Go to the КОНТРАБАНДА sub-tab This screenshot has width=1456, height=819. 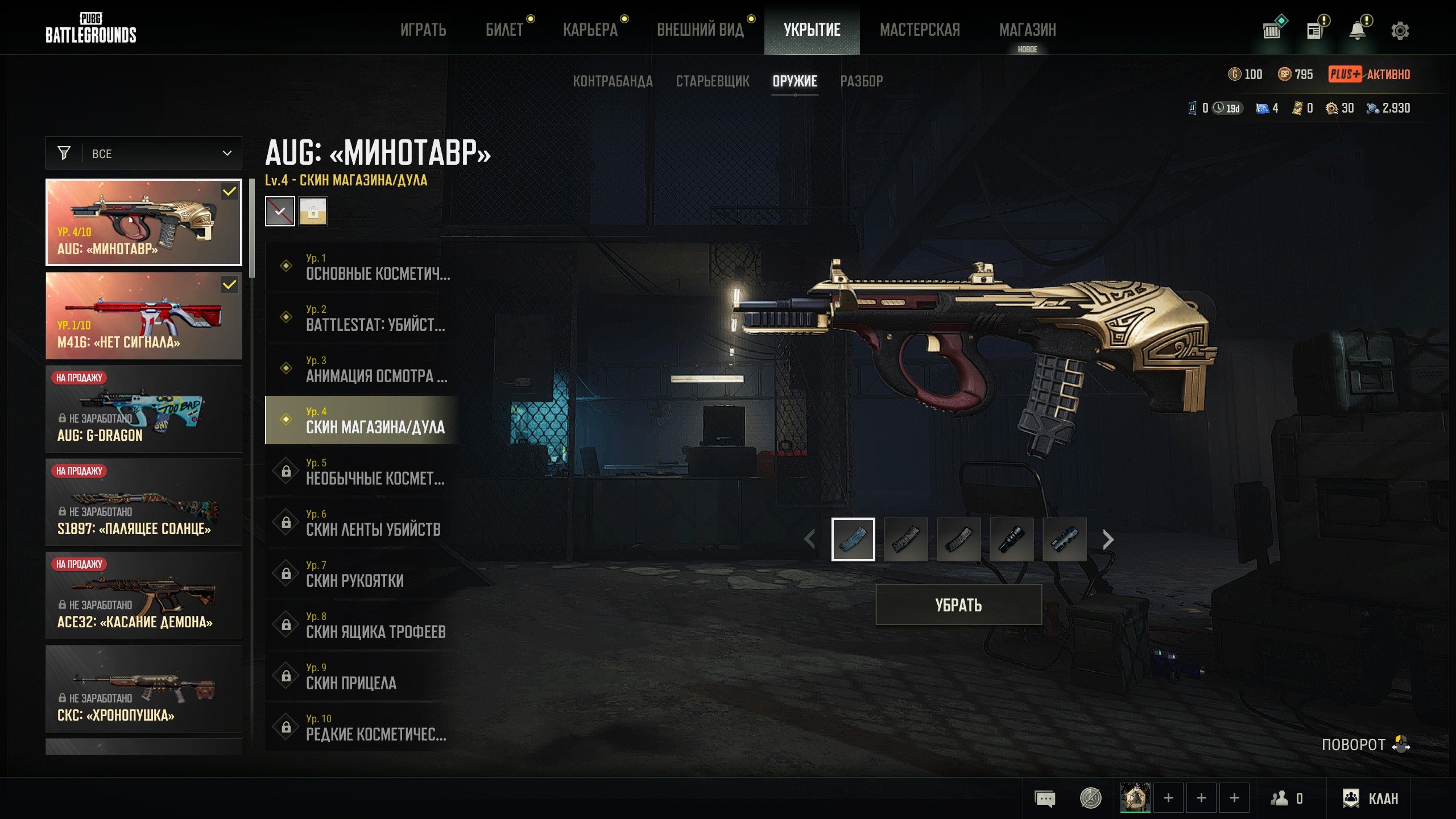[x=613, y=81]
